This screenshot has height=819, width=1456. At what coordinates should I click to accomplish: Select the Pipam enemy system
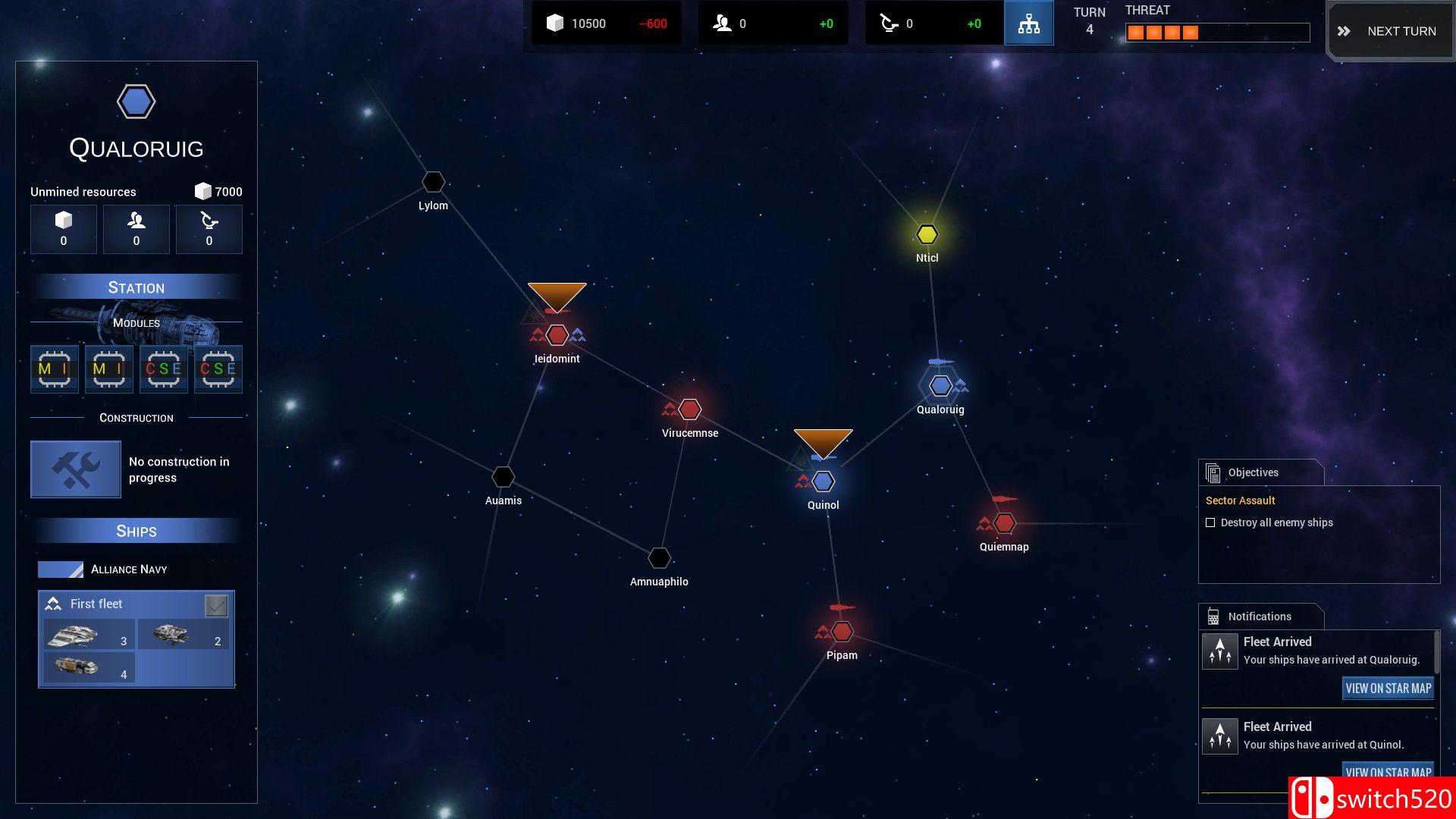pyautogui.click(x=842, y=631)
